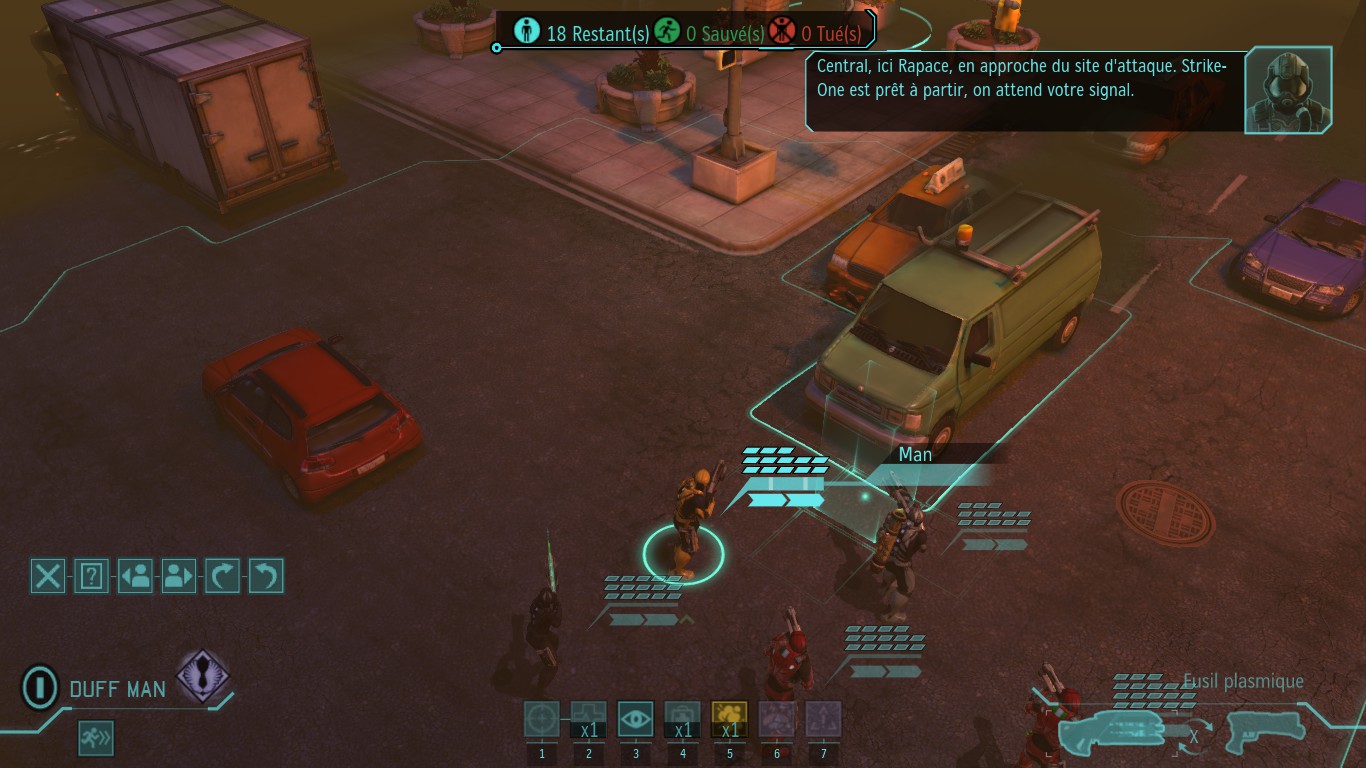Rotate camera with the left-curving arrow
This screenshot has height=768, width=1366.
[x=266, y=576]
